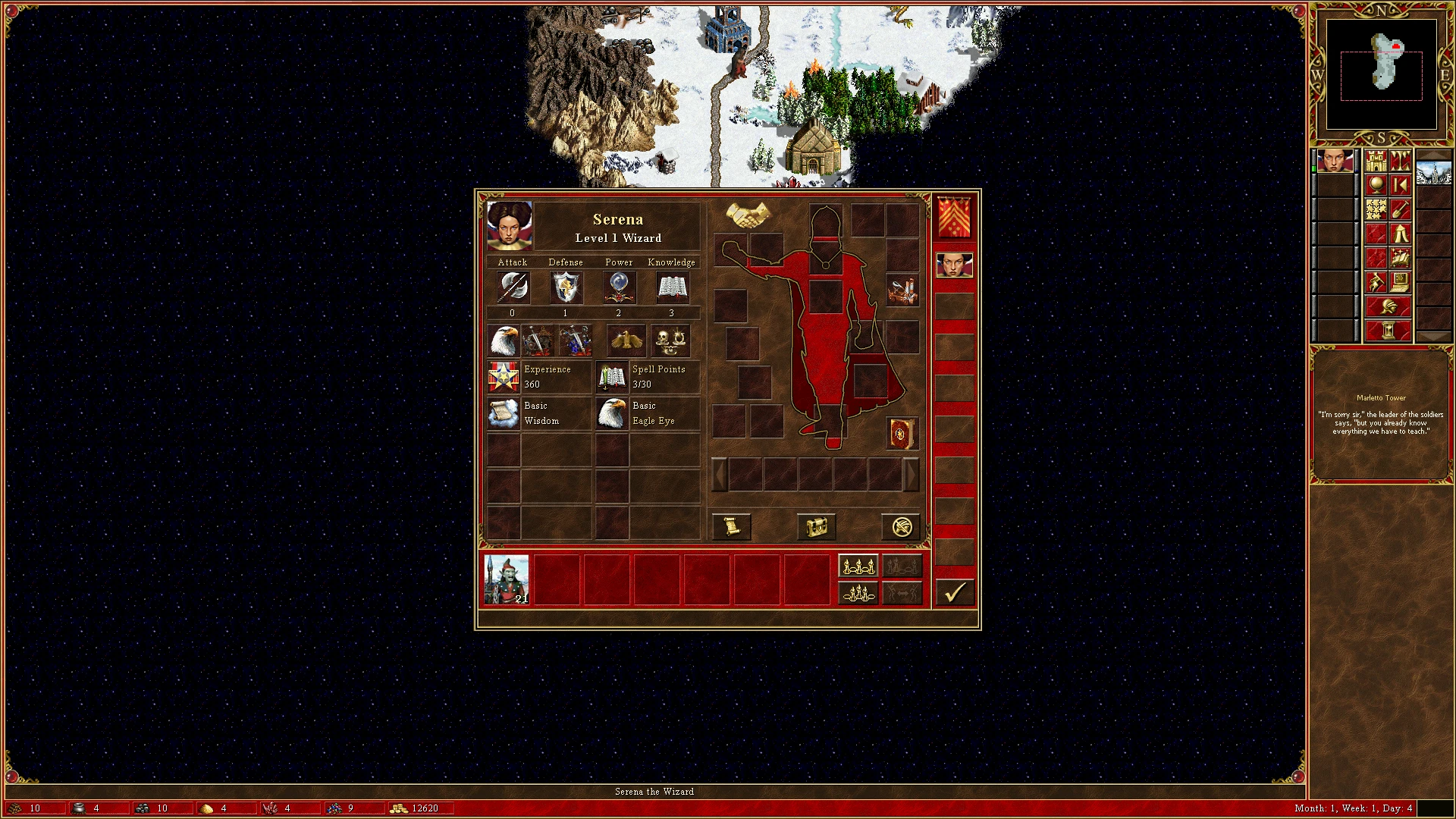Click the red banner flag icon
1456x819 pixels.
pyautogui.click(x=954, y=217)
